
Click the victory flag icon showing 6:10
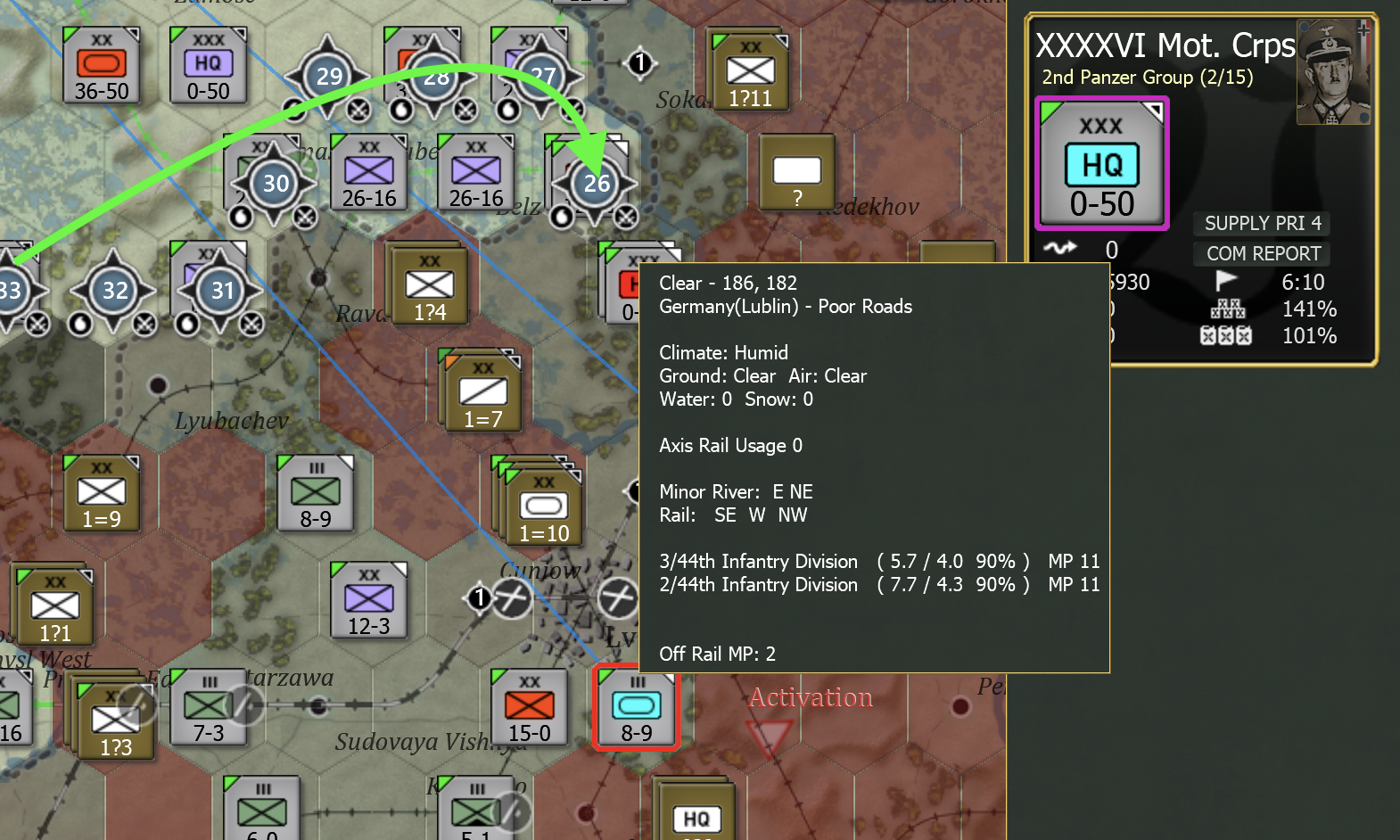point(1228,283)
